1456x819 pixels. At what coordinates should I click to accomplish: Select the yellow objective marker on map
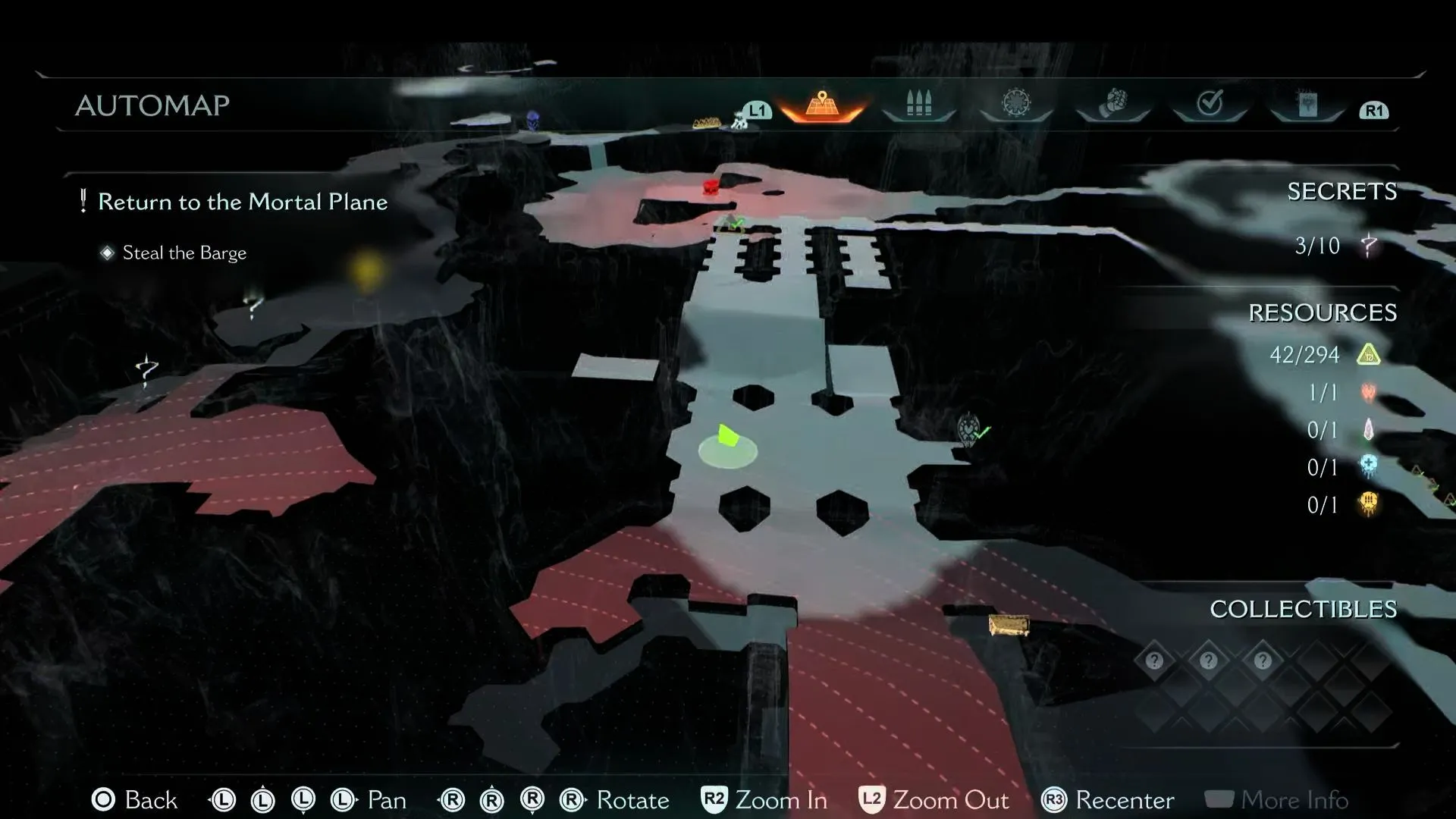(x=366, y=271)
